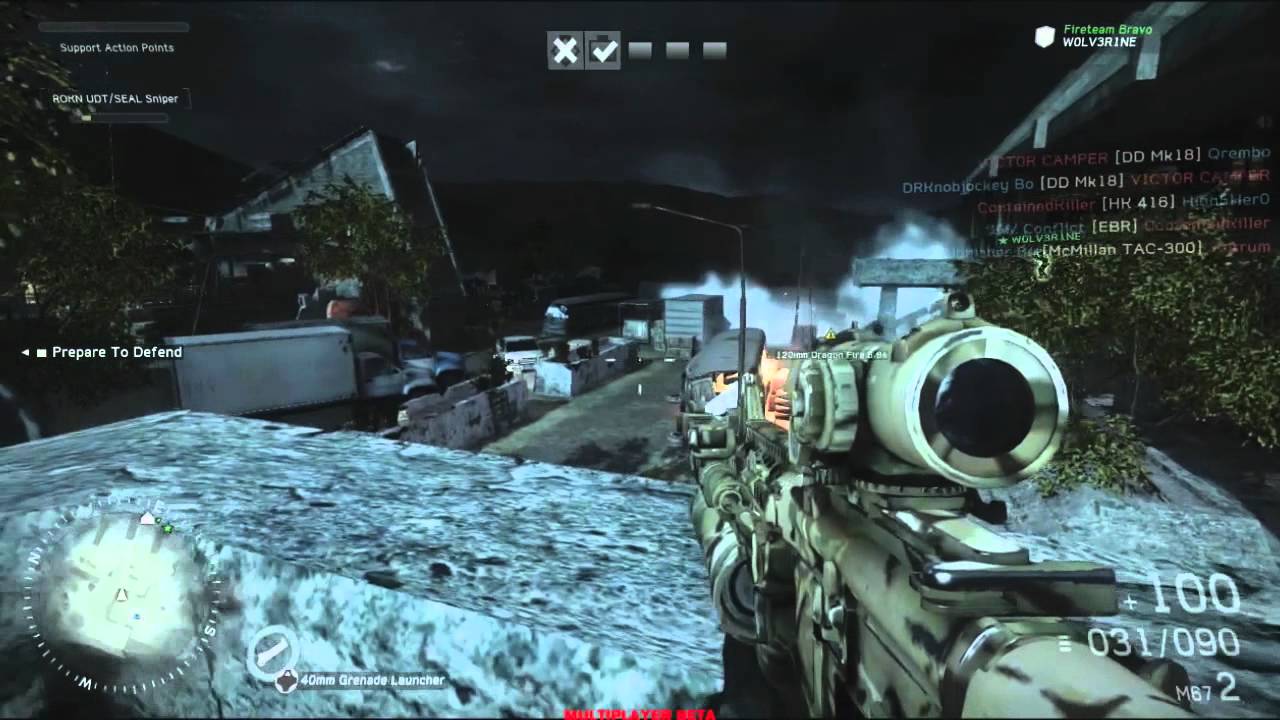This screenshot has height=720, width=1280.
Task: Click the Fireteam Bravo shield icon
Action: pos(1045,38)
